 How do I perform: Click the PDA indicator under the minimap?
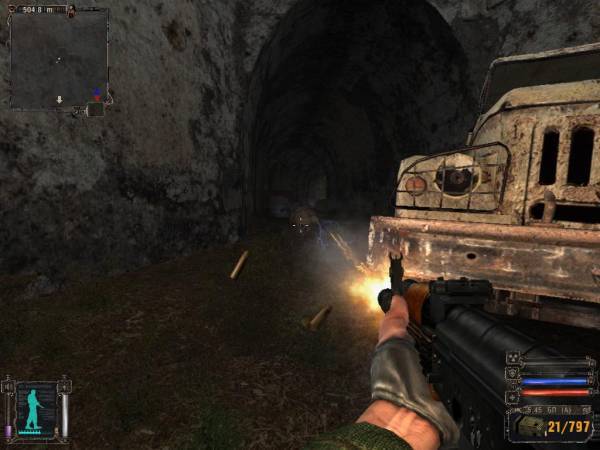(x=94, y=110)
